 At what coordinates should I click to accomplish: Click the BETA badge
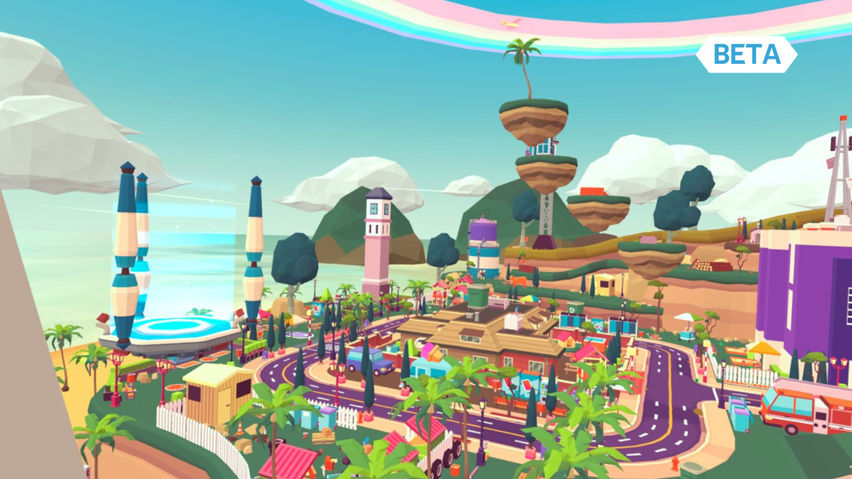pos(746,54)
